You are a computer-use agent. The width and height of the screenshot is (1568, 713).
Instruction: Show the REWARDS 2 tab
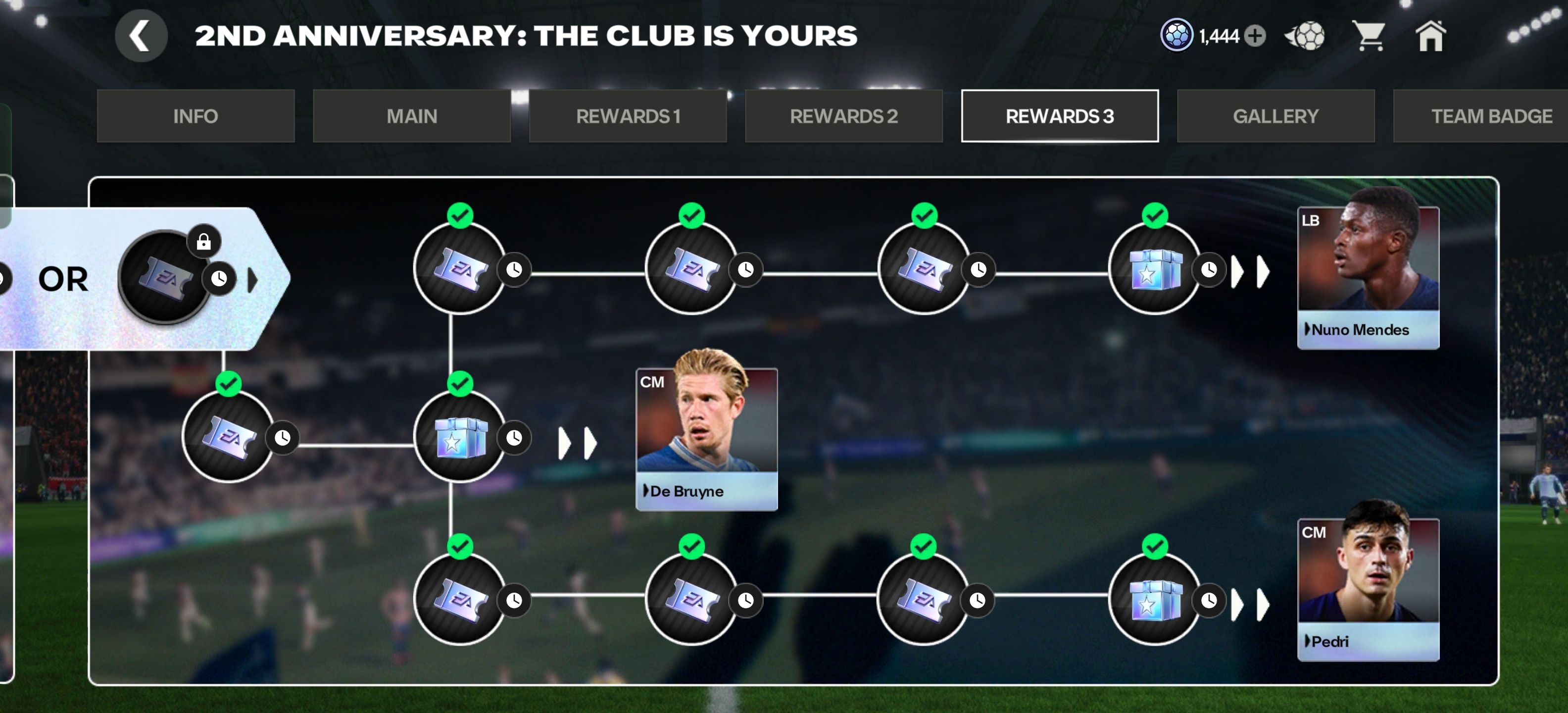click(x=844, y=116)
